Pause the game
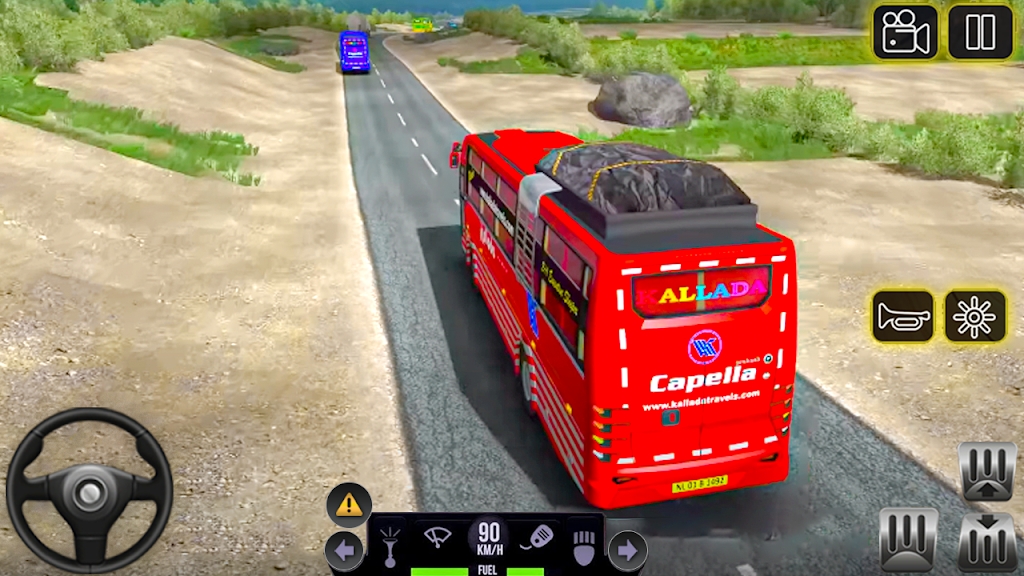1024x576 pixels. tap(980, 32)
